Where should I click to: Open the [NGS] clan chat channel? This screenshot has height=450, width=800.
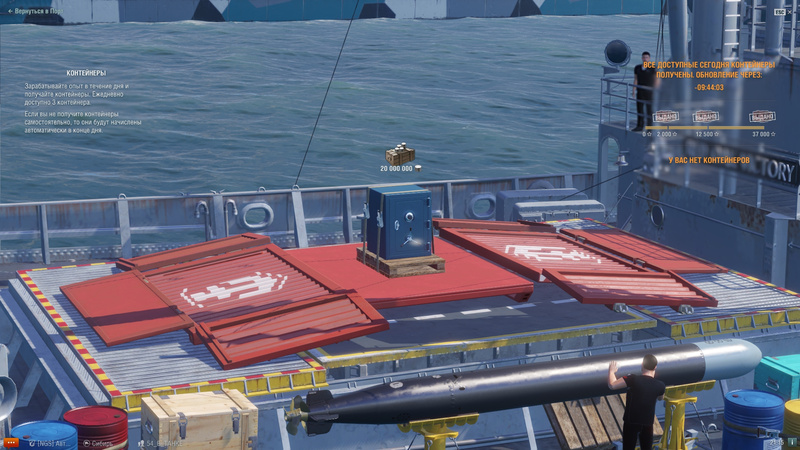point(51,442)
